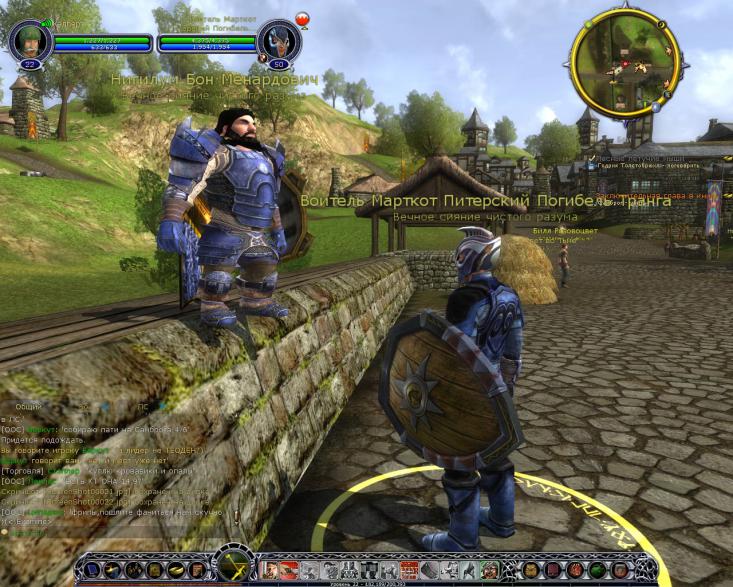Image resolution: width=733 pixels, height=587 pixels.
Task: Click the green orb on the minimap rim
Action: (588, 22)
